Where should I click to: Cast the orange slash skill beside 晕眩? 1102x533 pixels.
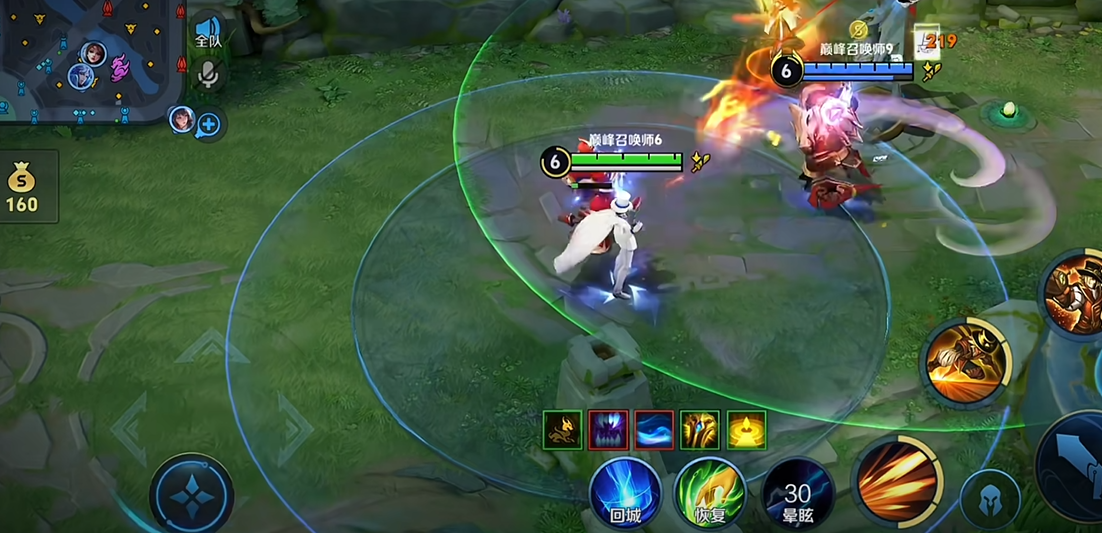pyautogui.click(x=896, y=482)
